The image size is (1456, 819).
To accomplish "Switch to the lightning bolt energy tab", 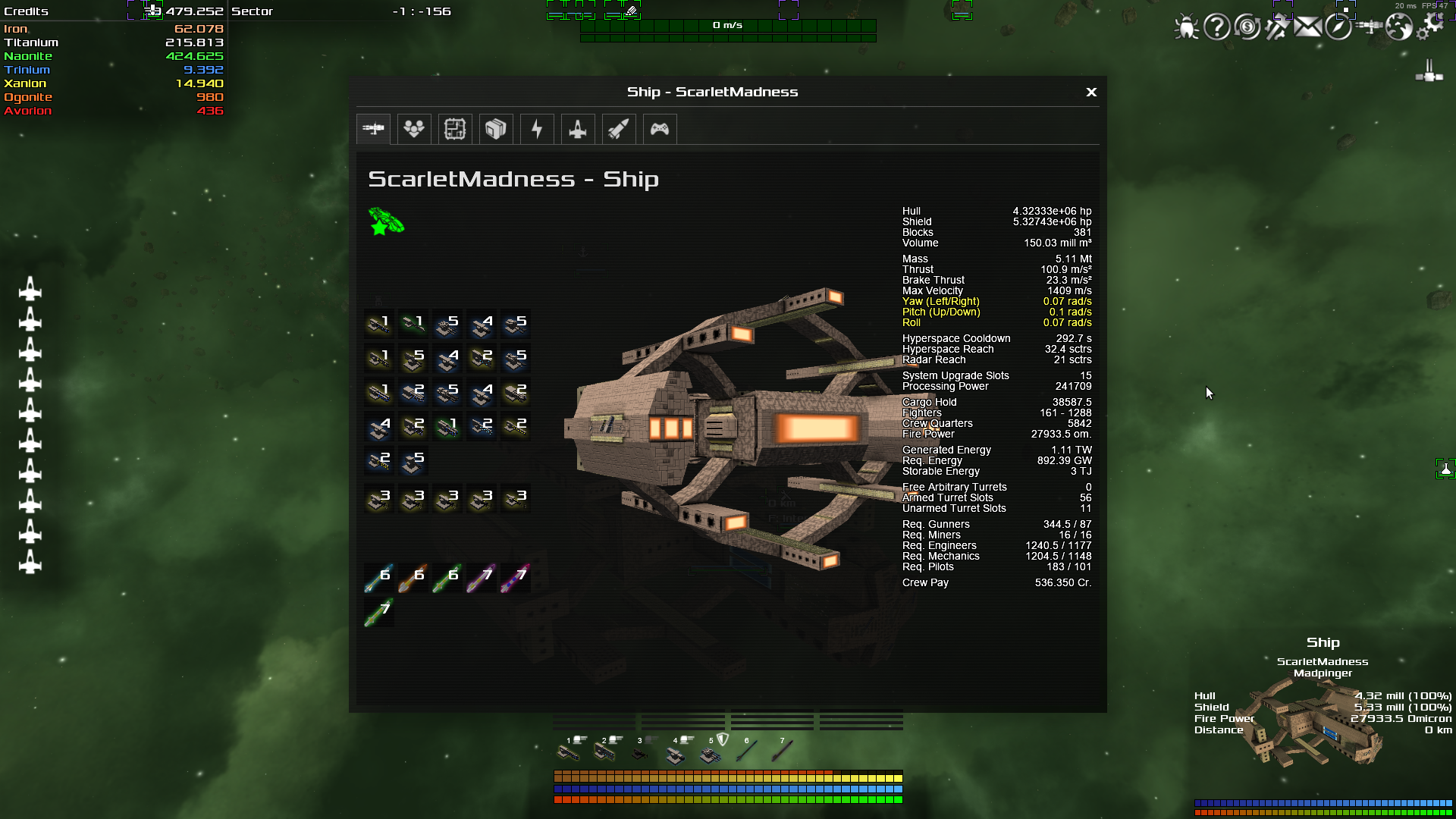I will pyautogui.click(x=537, y=129).
